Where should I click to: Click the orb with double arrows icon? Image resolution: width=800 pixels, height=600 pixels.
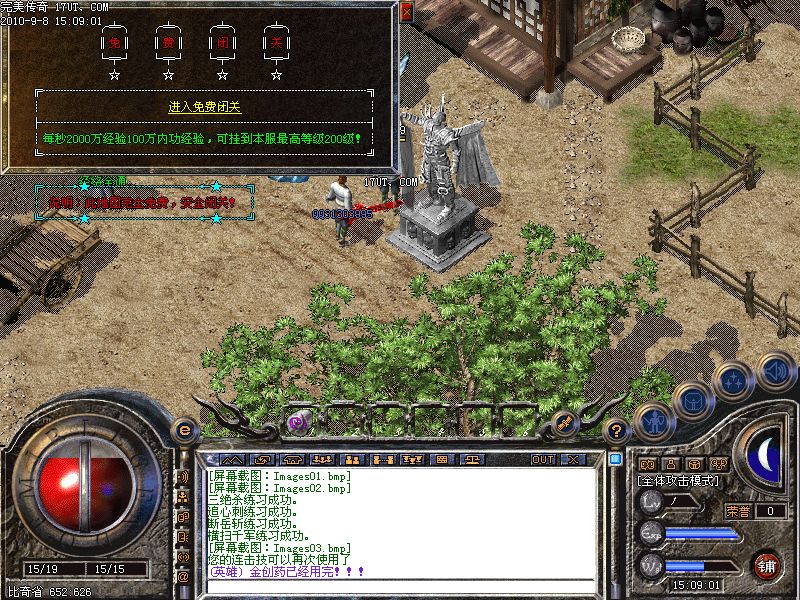pos(734,381)
